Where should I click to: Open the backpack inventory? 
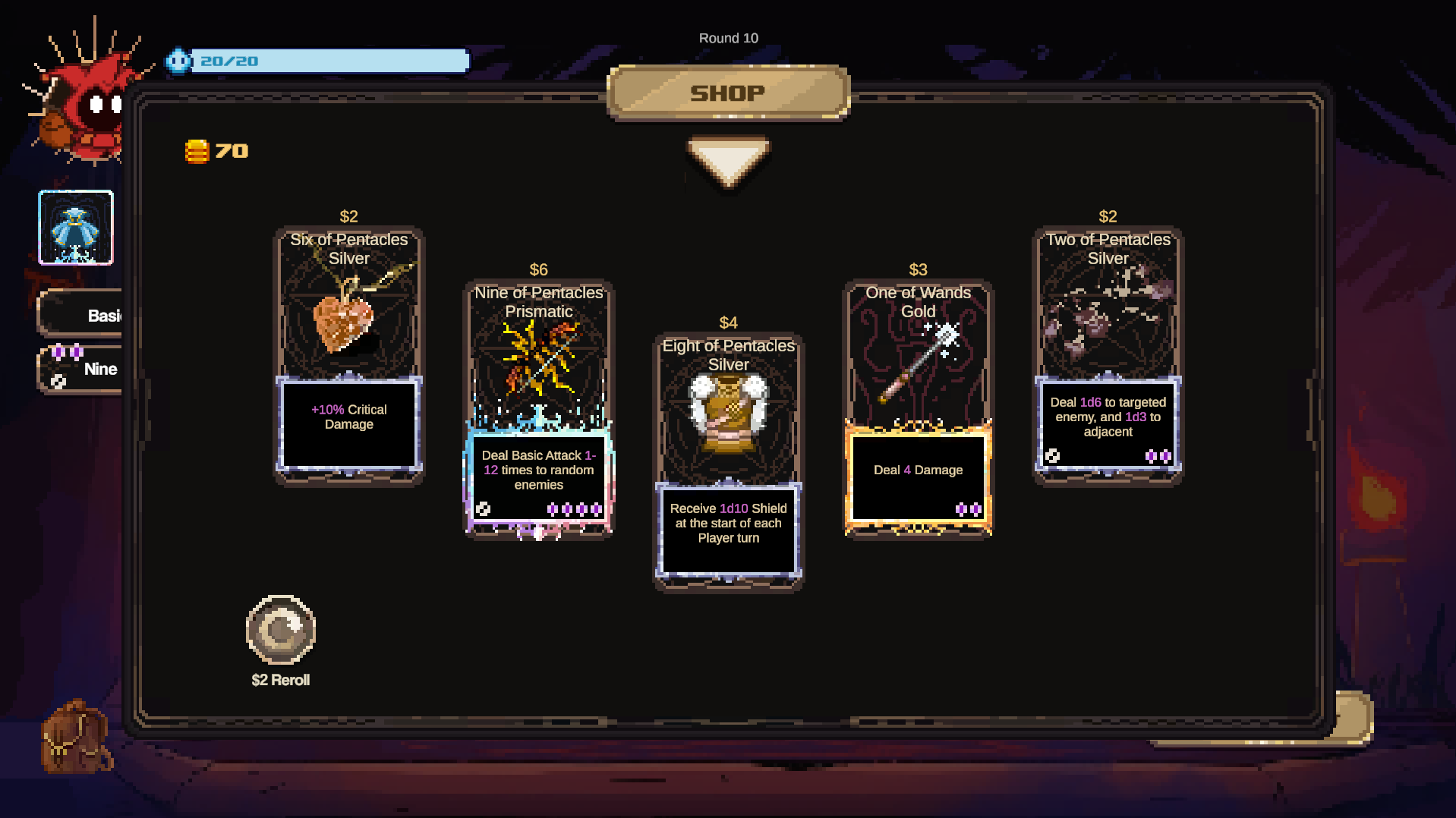pyautogui.click(x=74, y=736)
